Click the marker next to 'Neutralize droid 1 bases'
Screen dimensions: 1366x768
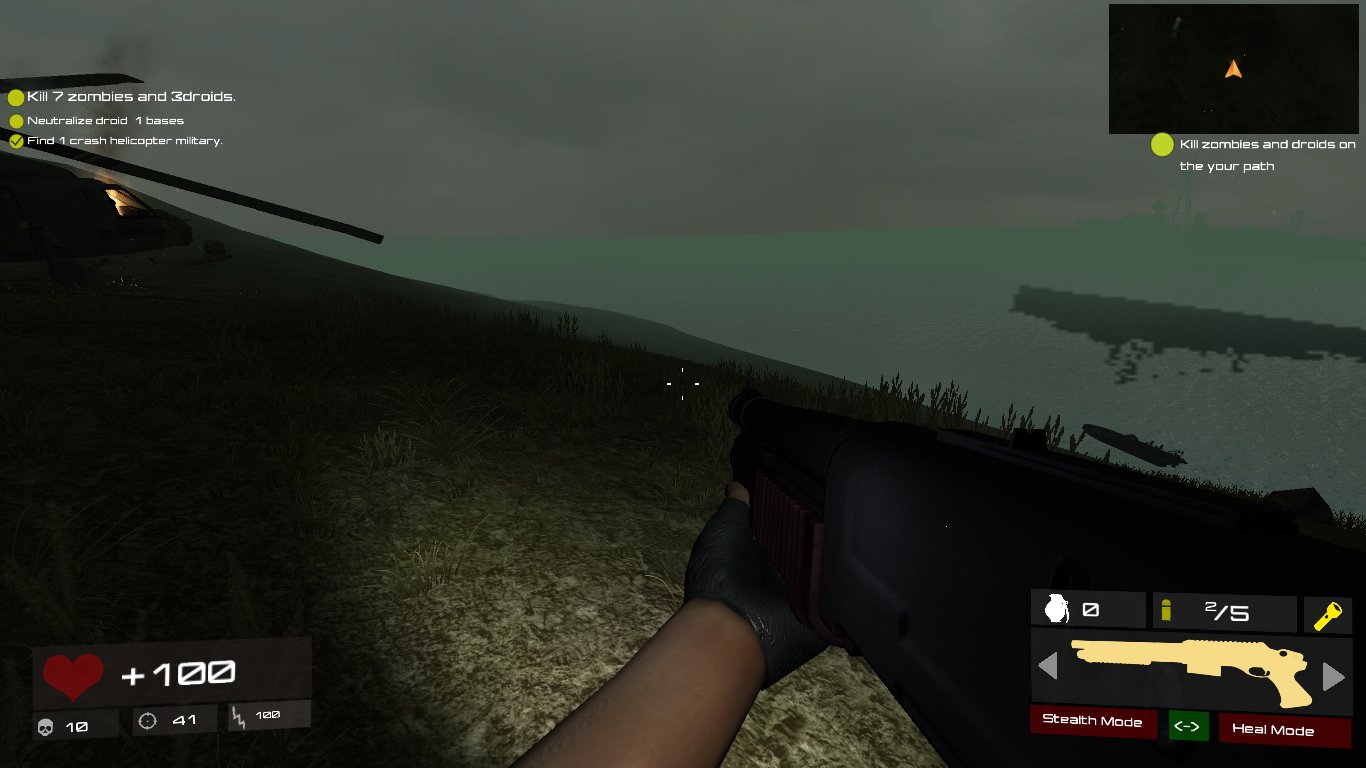coord(16,120)
